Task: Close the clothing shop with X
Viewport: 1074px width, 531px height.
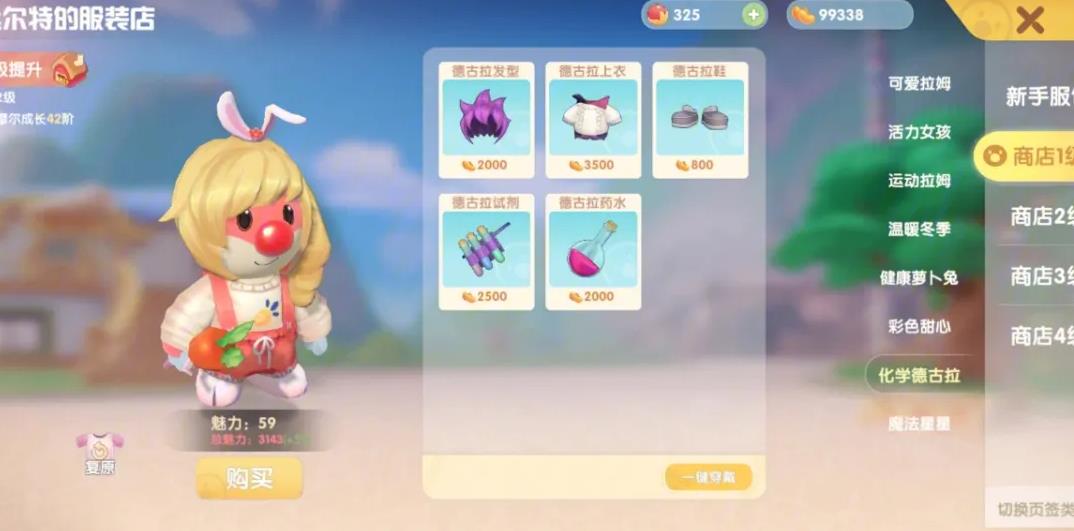Action: click(1029, 19)
